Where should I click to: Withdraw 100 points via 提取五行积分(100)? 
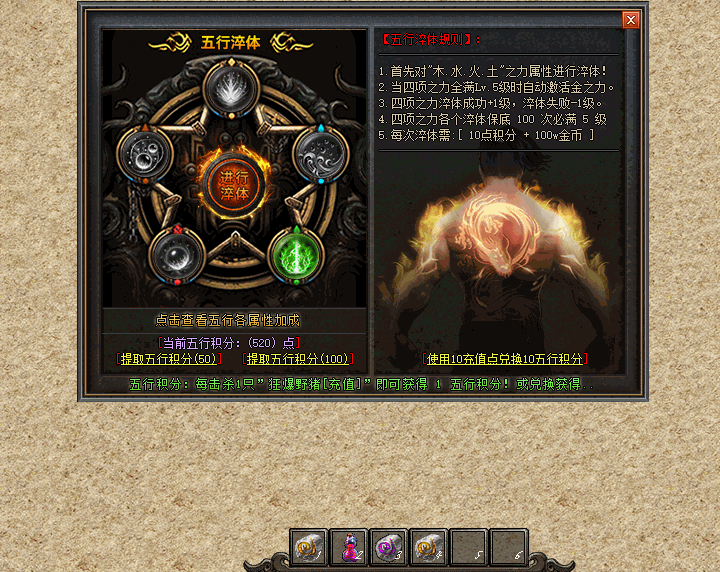click(299, 359)
